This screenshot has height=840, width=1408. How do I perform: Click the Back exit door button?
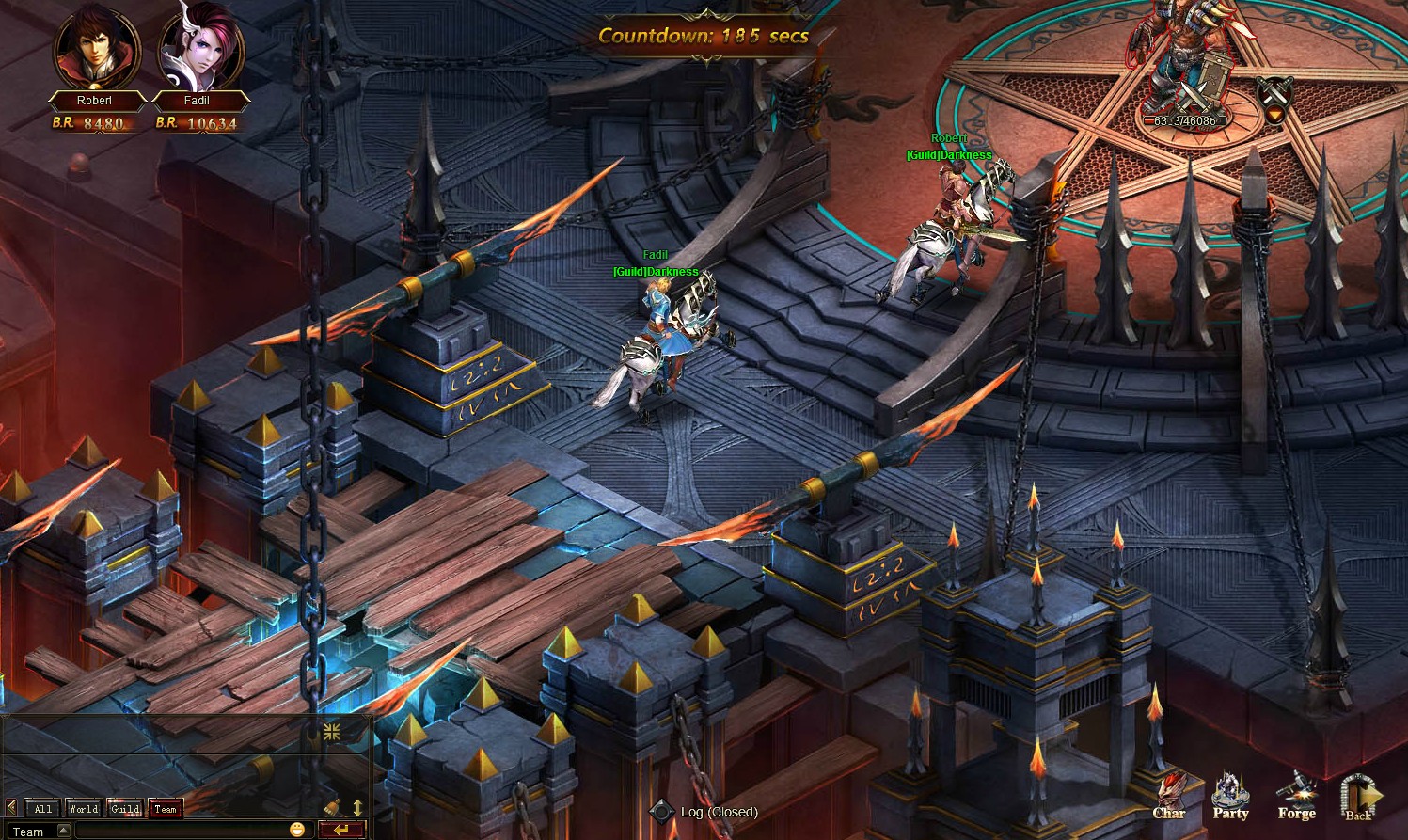[1360, 798]
